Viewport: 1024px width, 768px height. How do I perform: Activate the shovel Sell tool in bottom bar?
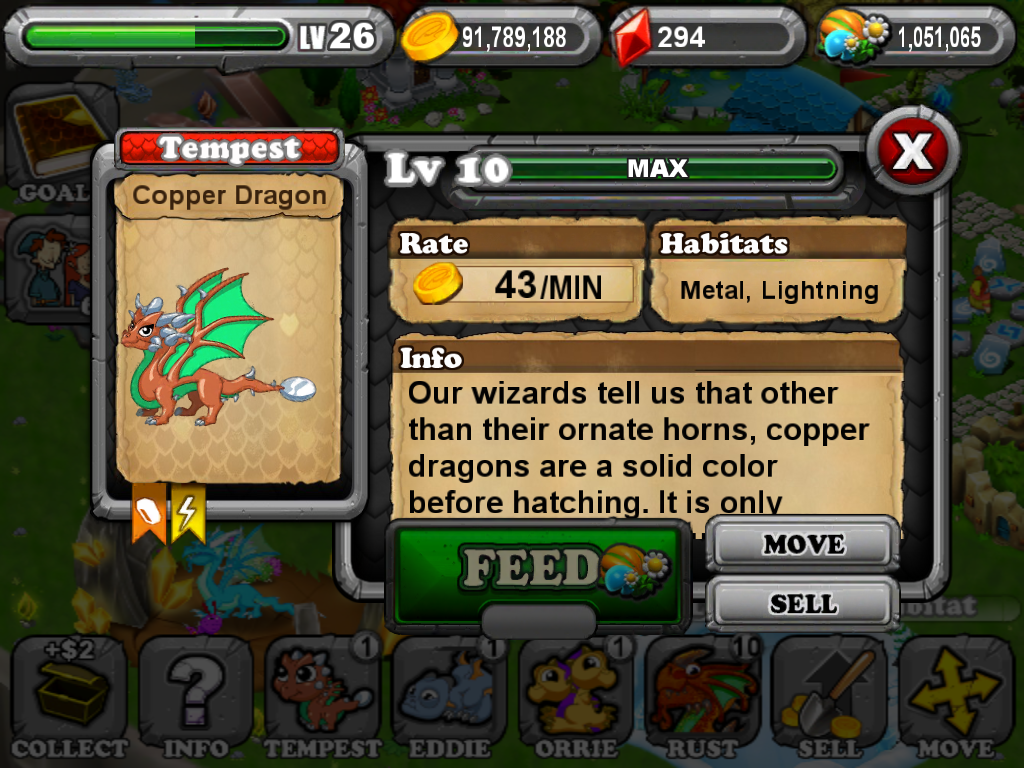[x=829, y=695]
